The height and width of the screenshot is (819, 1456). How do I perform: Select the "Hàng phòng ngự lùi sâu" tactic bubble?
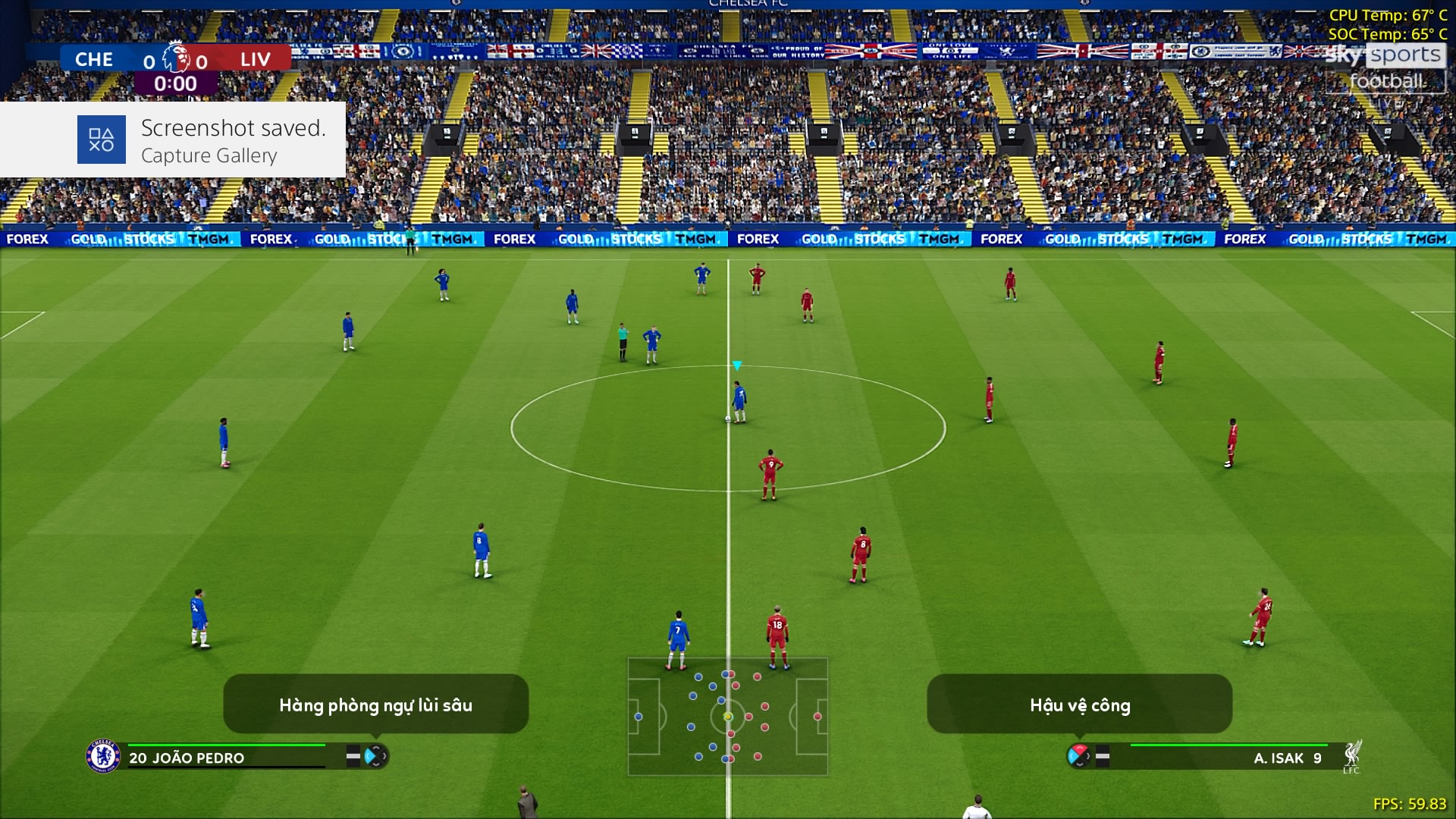(375, 704)
